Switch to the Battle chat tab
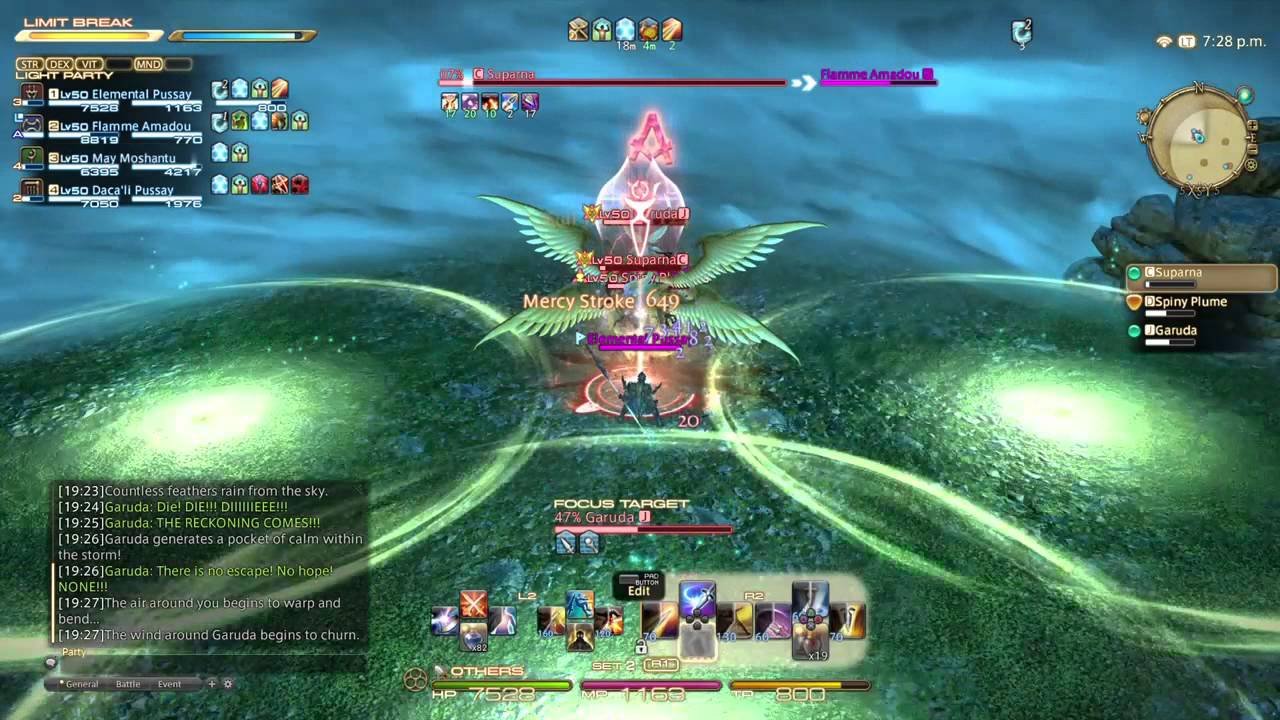Image resolution: width=1280 pixels, height=720 pixels. 128,684
